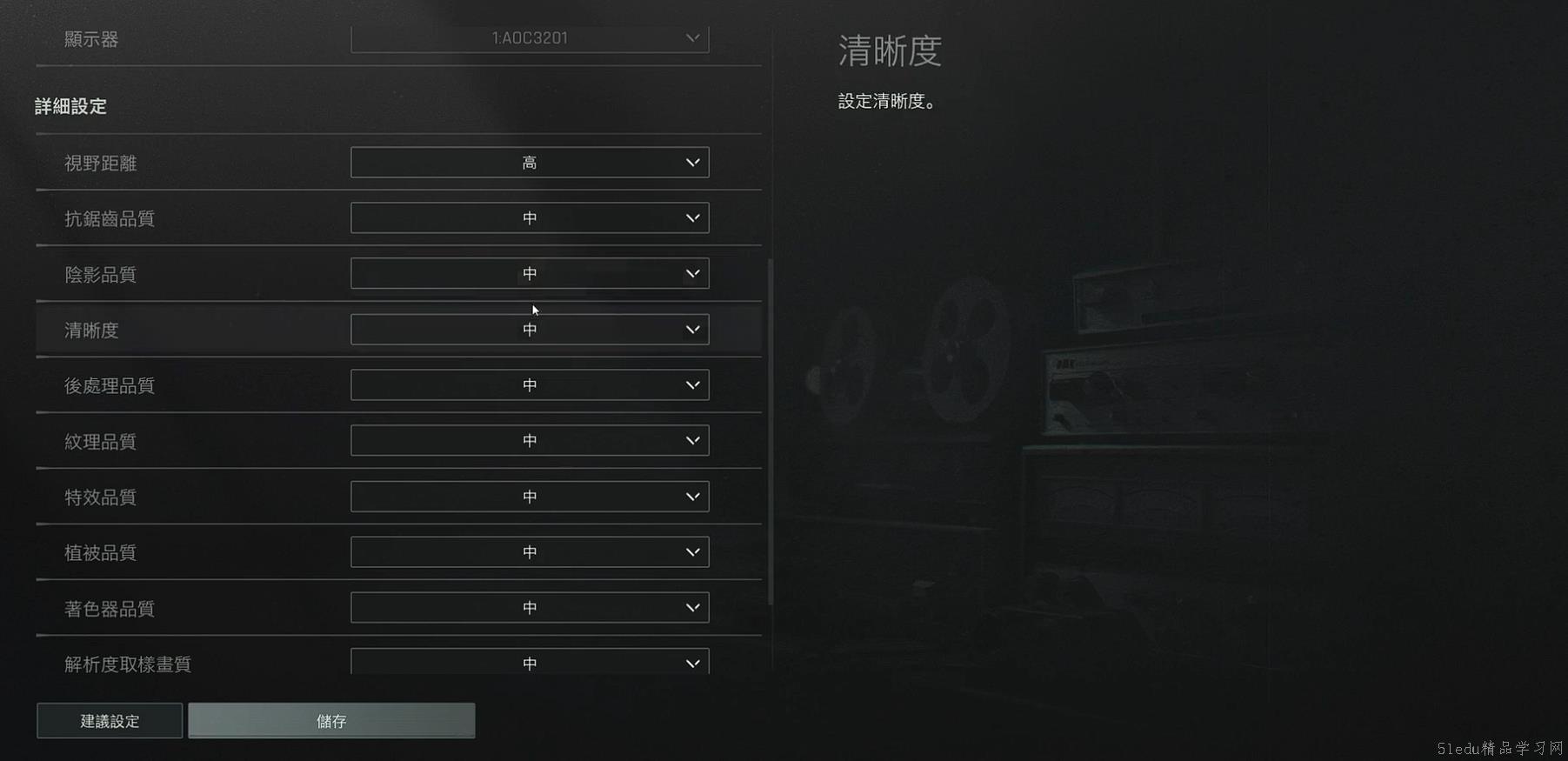Select the 後處理品質 dropdown
The width and height of the screenshot is (1568, 761).
(530, 385)
